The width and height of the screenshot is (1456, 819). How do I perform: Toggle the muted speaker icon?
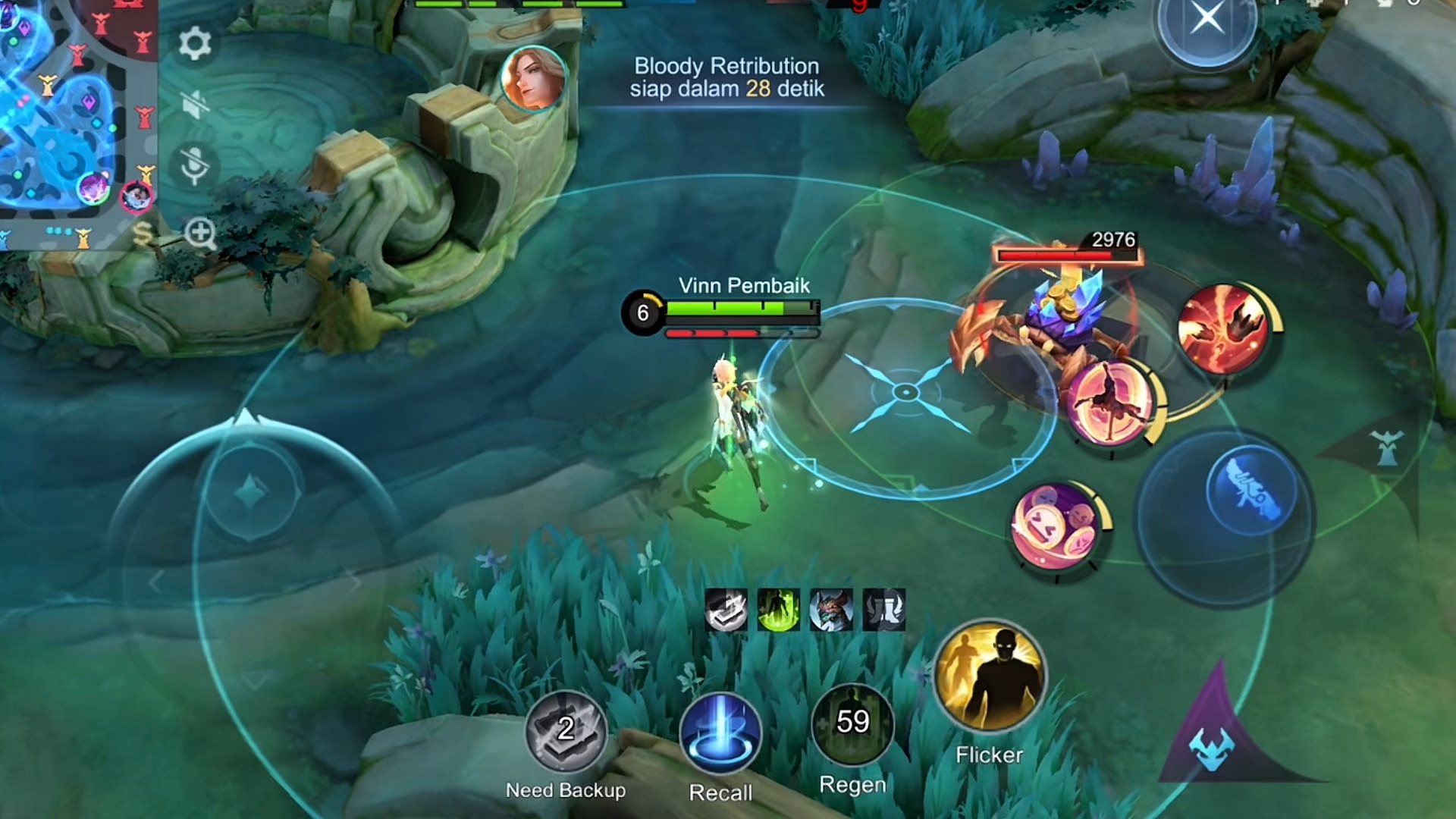click(x=195, y=104)
